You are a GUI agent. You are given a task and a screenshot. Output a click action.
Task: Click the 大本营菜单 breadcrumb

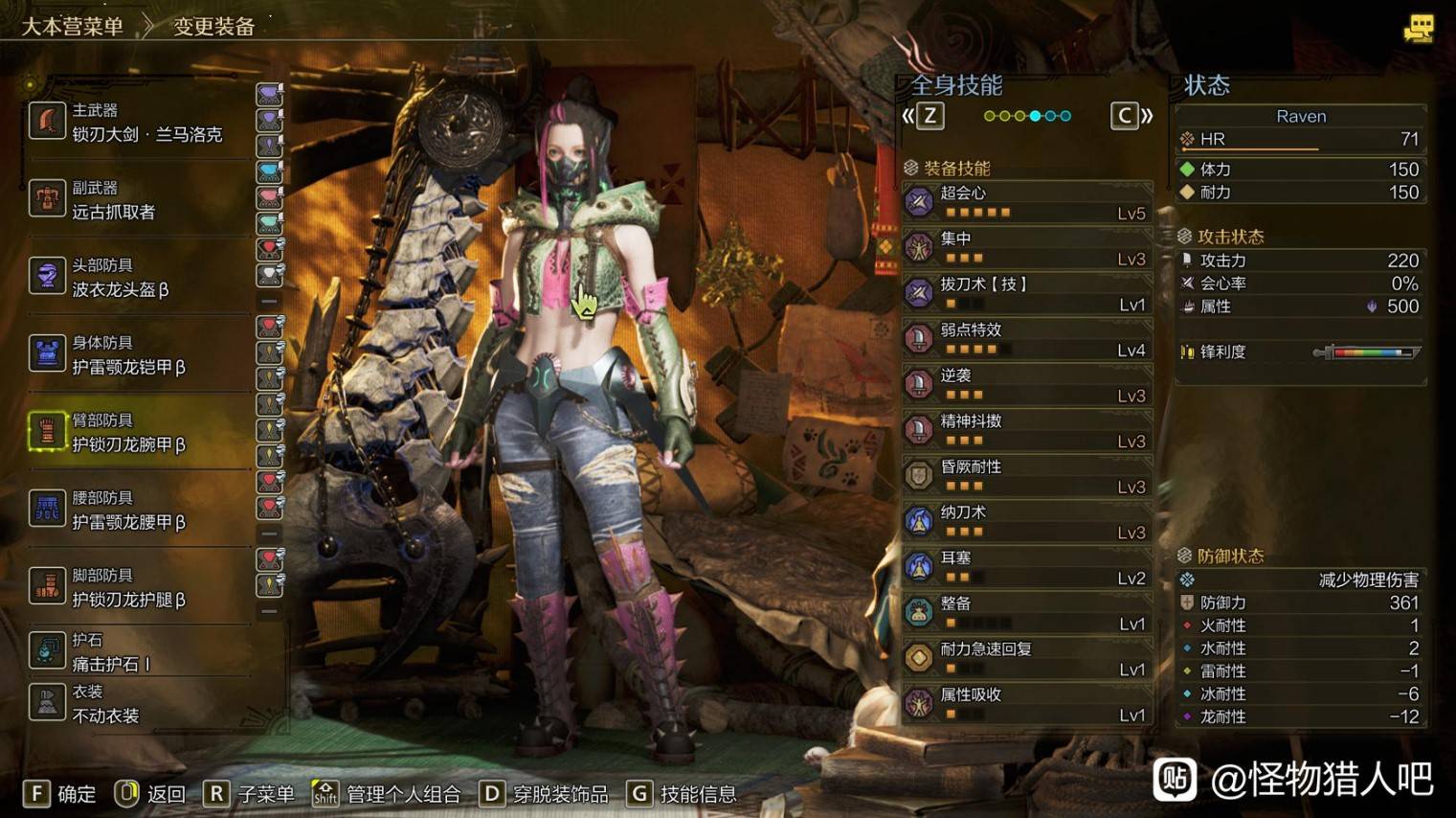[x=73, y=27]
